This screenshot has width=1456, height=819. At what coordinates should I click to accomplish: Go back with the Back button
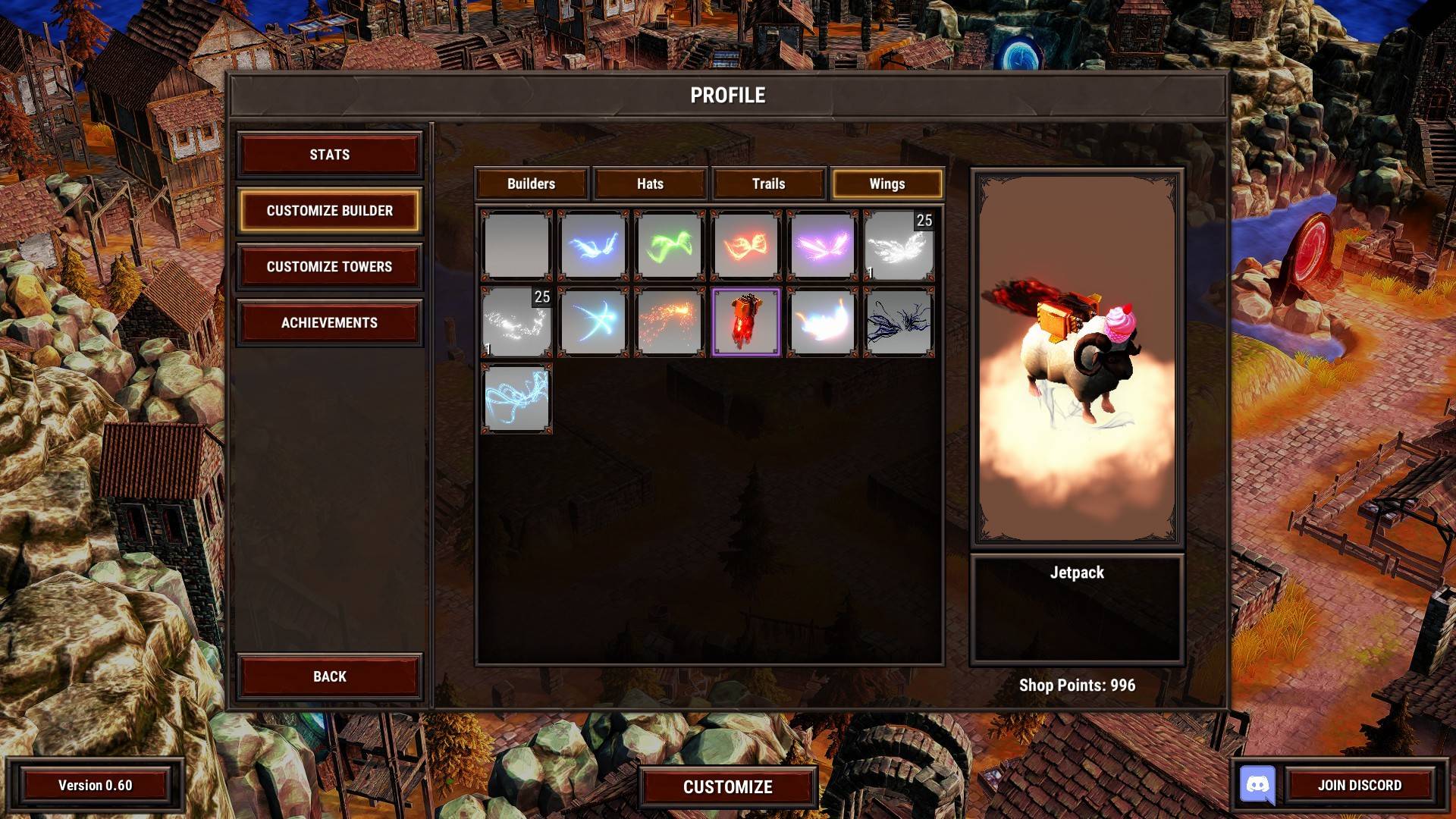pyautogui.click(x=329, y=676)
